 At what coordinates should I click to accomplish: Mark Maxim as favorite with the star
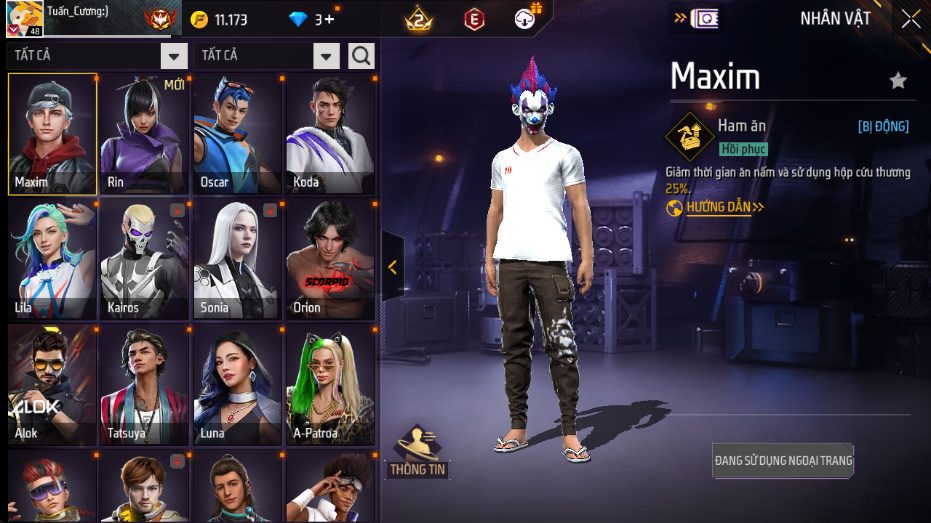pyautogui.click(x=898, y=81)
